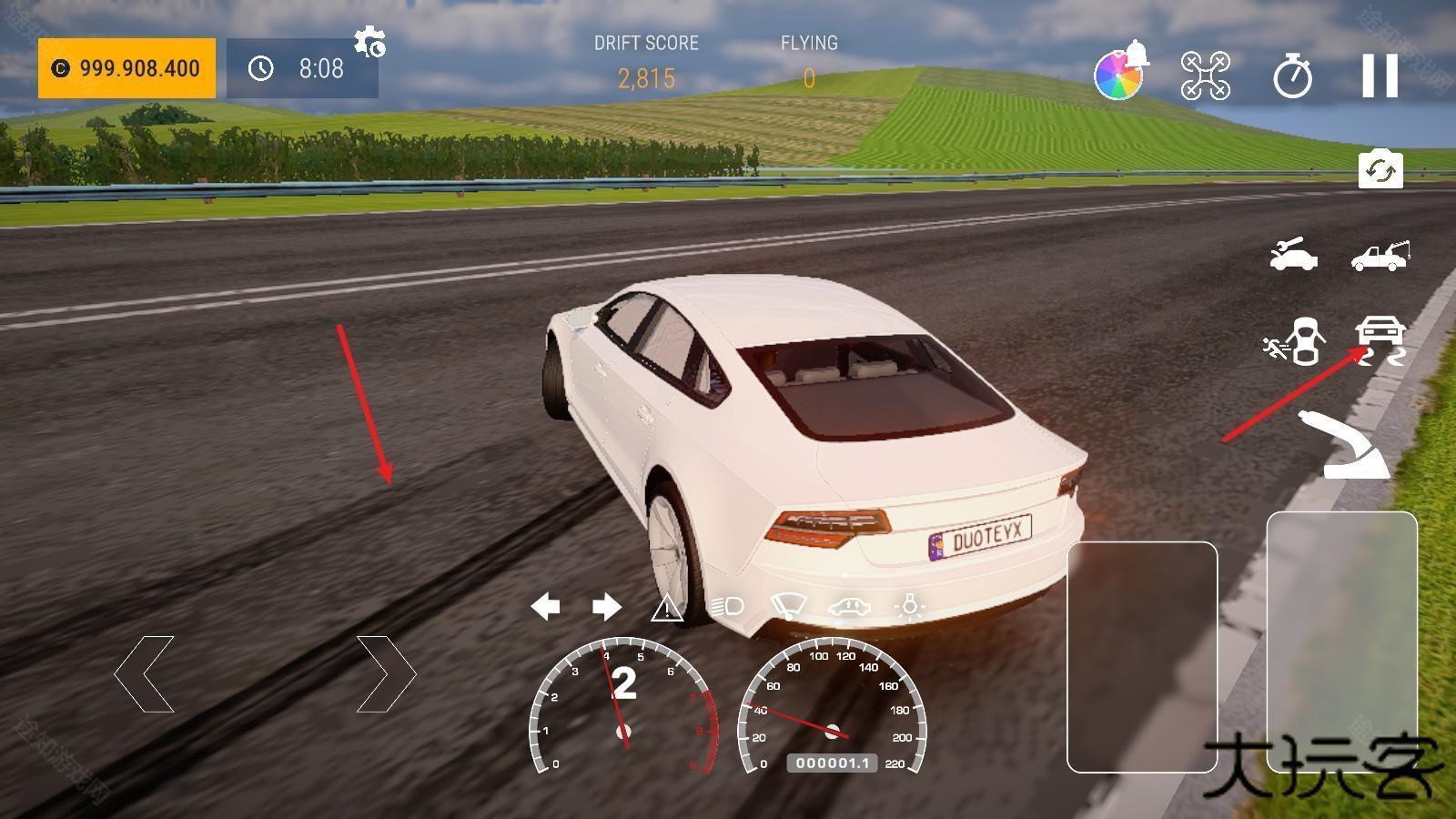Screen dimensions: 1456x819
Task: Open the time-of-day clock setting
Action: pyautogui.click(x=302, y=68)
